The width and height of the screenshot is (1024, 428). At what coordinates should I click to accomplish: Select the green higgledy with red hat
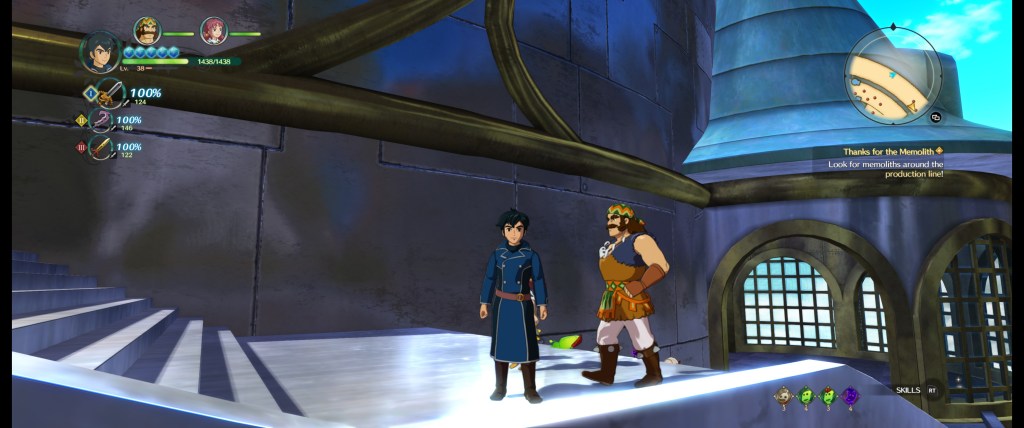tap(828, 396)
